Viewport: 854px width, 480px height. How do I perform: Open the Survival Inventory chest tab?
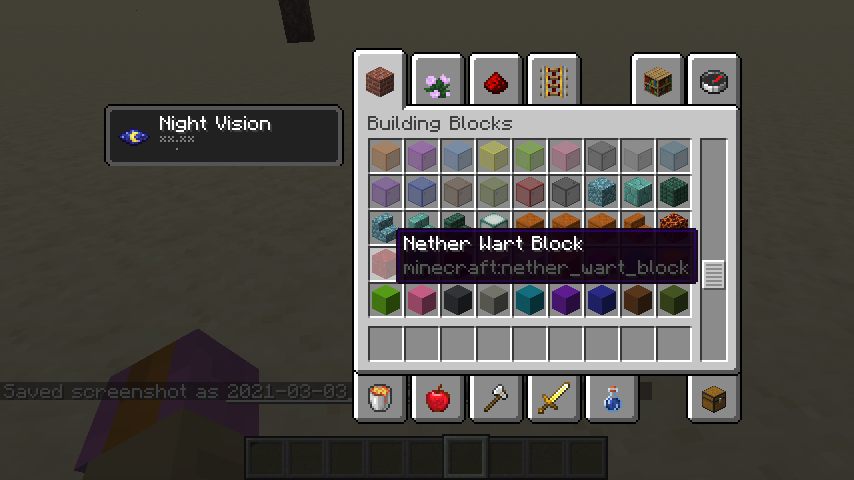pos(714,399)
